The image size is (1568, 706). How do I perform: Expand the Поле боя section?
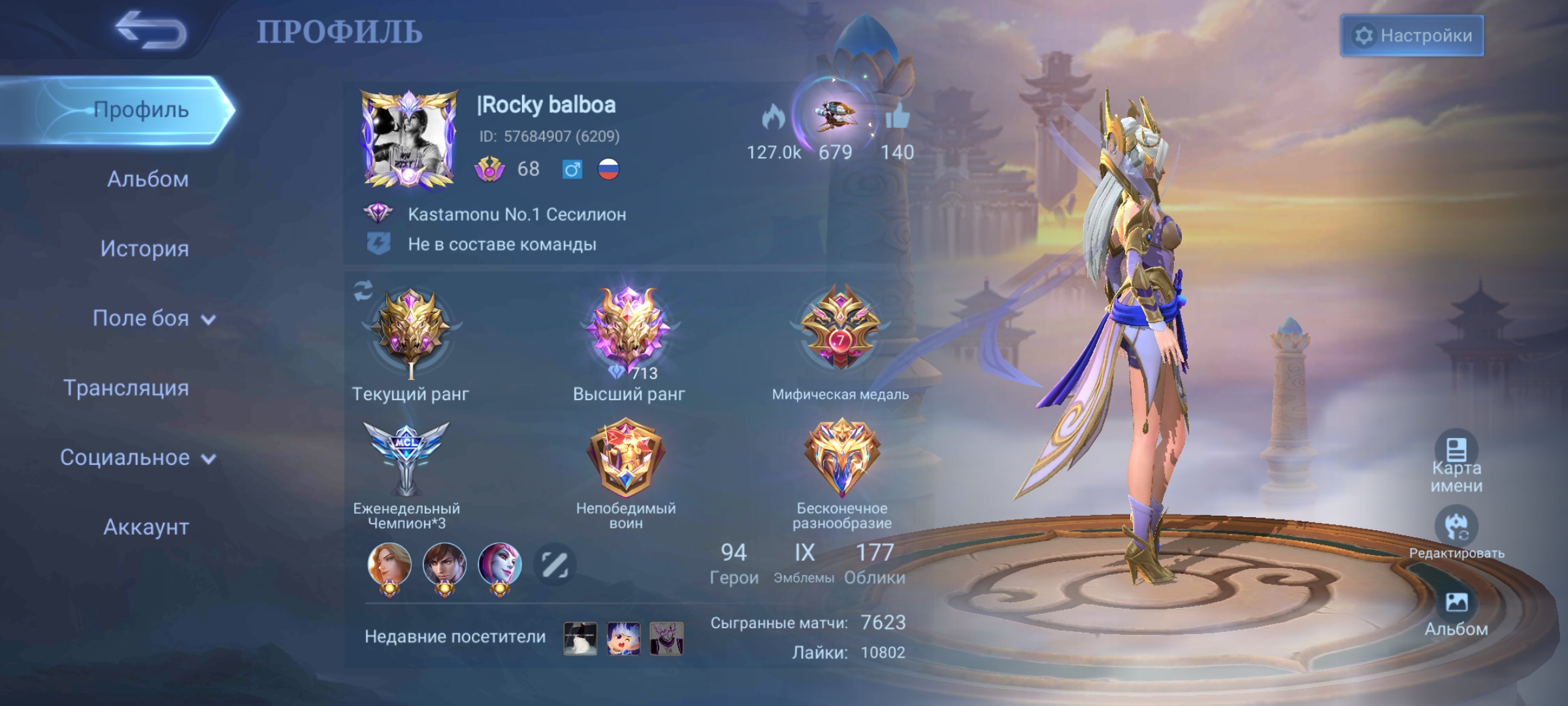[x=140, y=318]
